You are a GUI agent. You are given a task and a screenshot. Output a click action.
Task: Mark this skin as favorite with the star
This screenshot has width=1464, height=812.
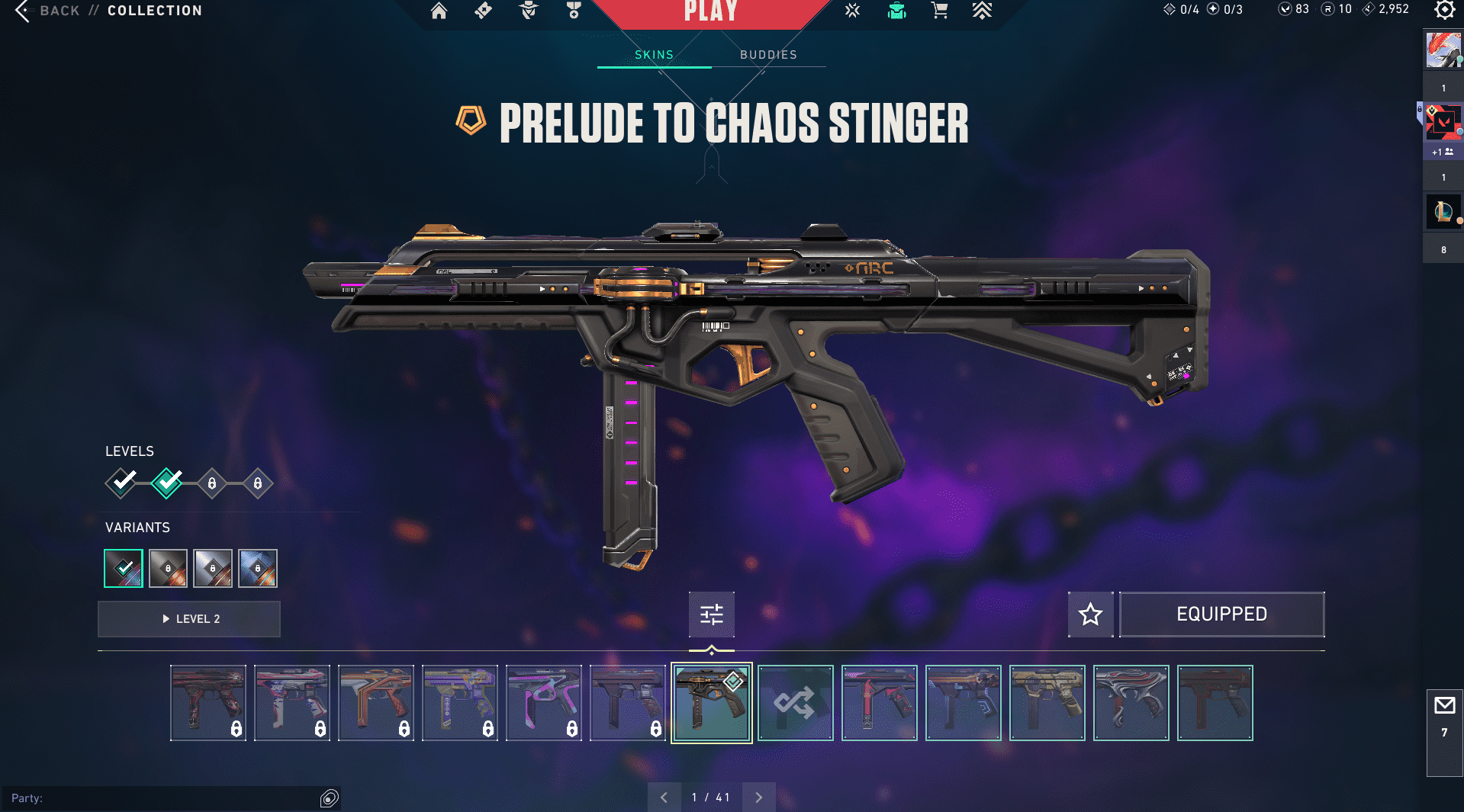click(x=1090, y=615)
